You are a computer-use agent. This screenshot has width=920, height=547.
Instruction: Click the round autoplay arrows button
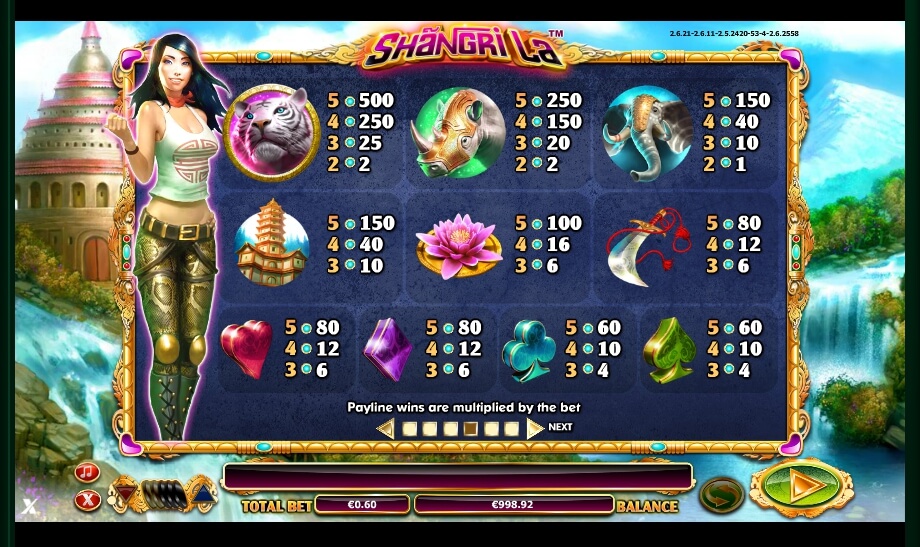coord(721,494)
